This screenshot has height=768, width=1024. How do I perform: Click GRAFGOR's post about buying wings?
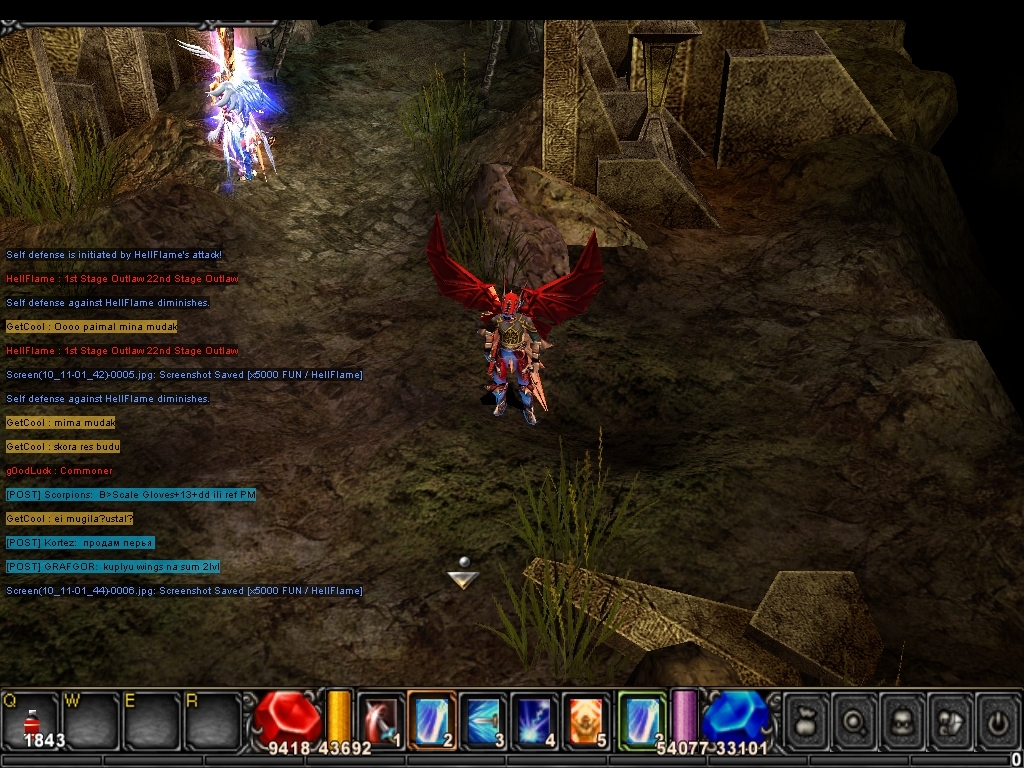click(112, 567)
